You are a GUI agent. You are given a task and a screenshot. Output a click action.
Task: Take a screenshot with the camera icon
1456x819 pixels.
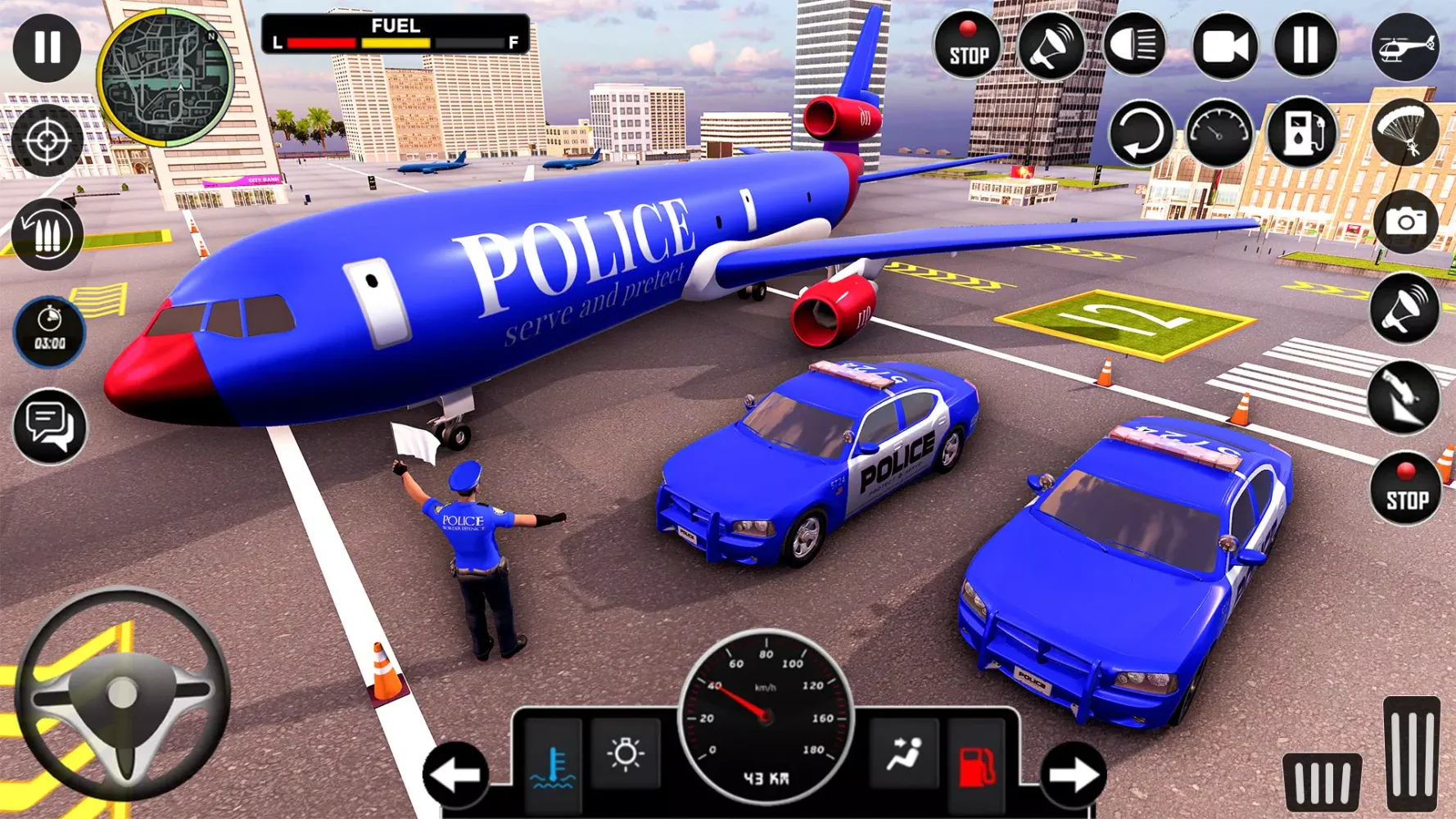1407,221
